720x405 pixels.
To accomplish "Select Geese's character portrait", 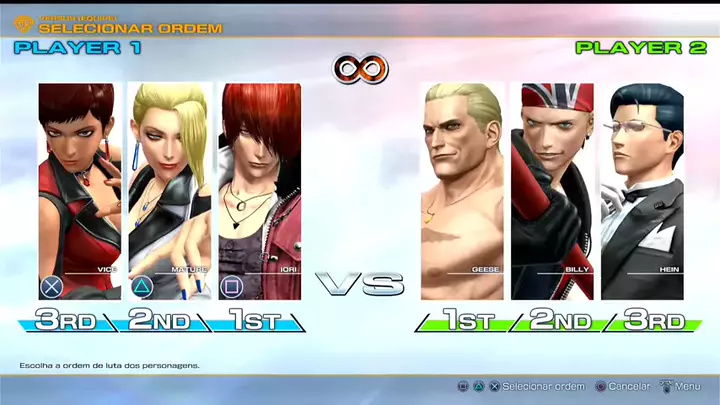I will [x=462, y=190].
